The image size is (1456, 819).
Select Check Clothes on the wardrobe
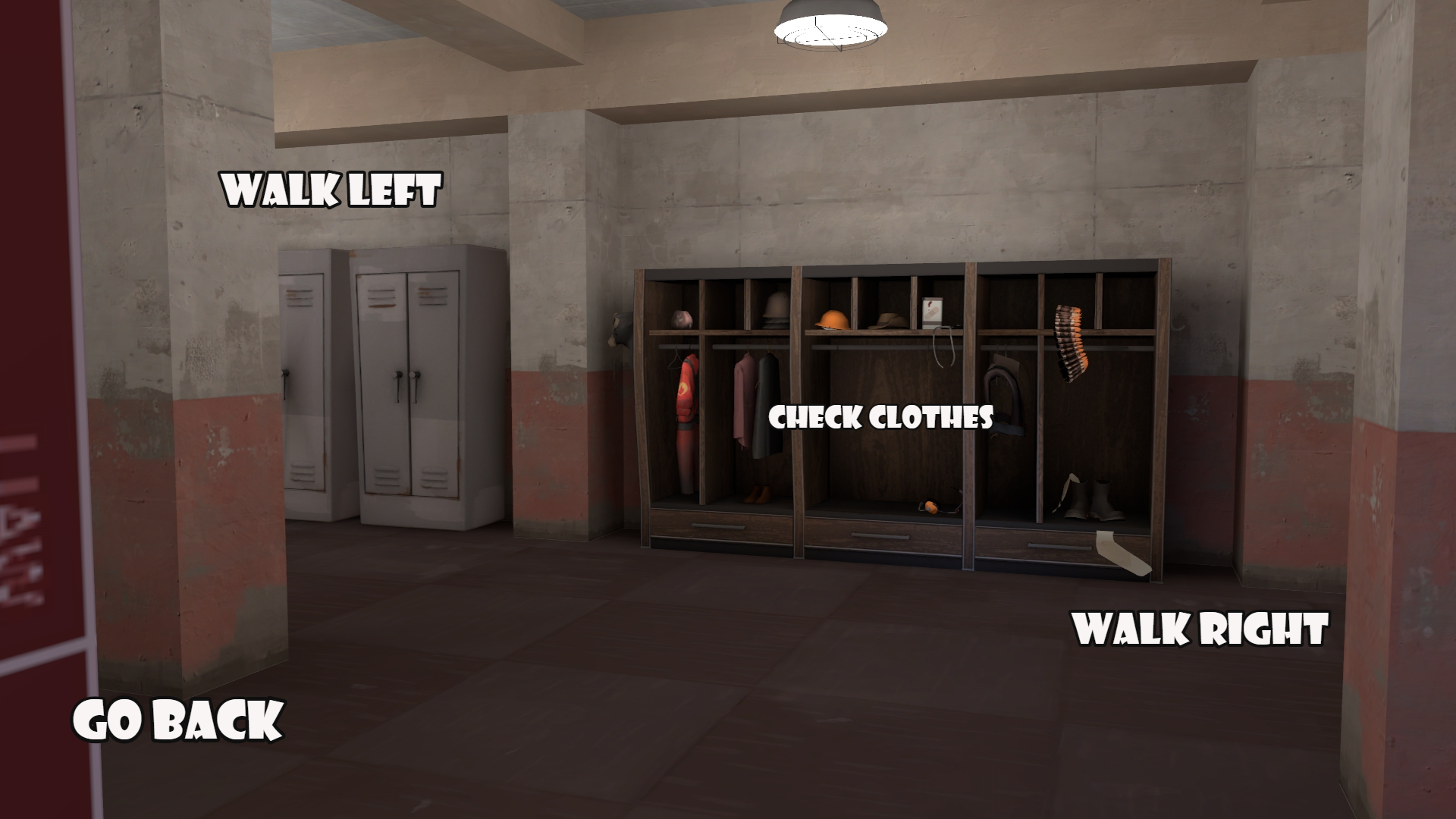coord(880,417)
